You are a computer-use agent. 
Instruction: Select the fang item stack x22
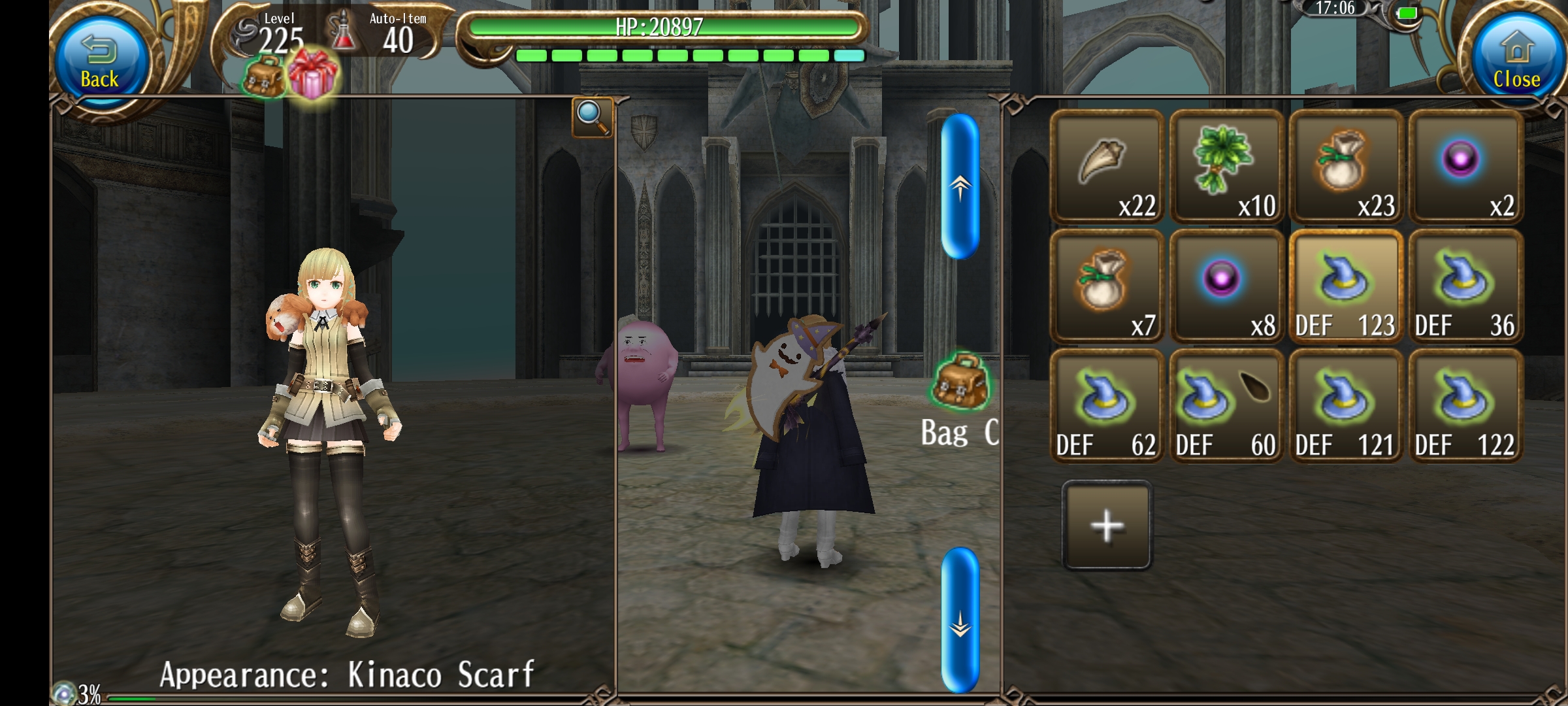[x=1107, y=167]
